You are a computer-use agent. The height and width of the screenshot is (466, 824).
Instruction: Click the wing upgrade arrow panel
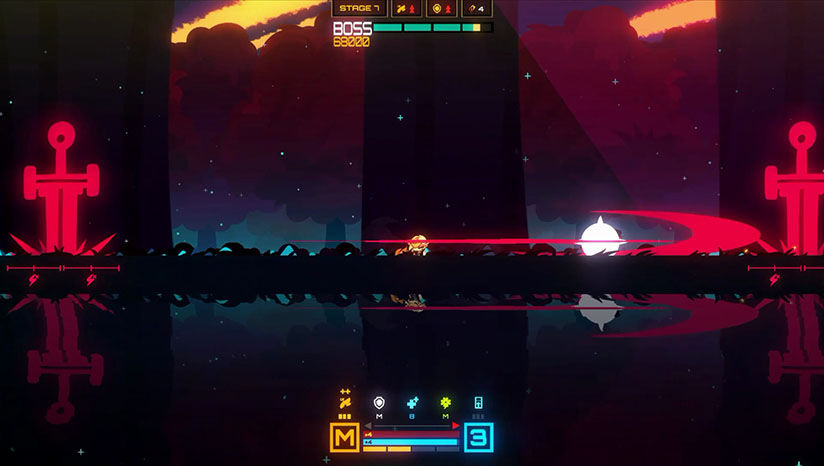click(x=407, y=9)
